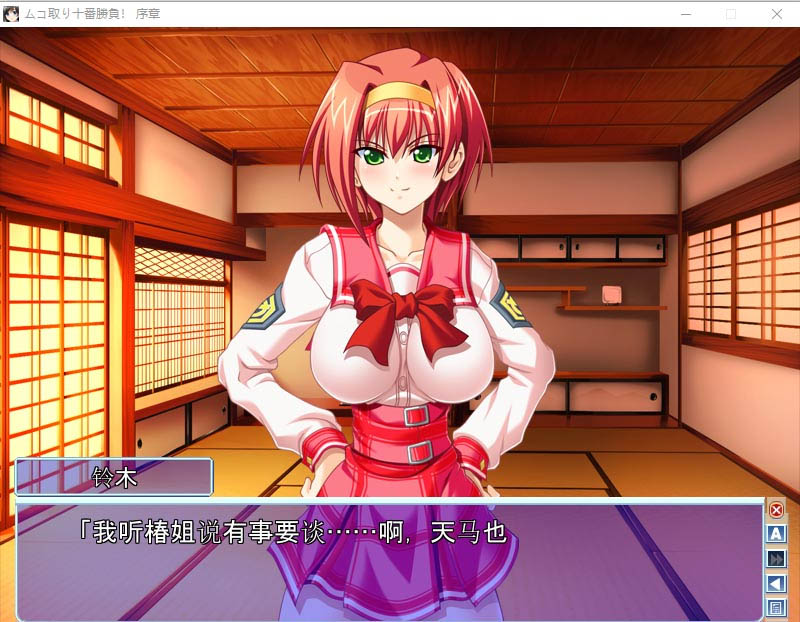Minimize the game window

685,14
